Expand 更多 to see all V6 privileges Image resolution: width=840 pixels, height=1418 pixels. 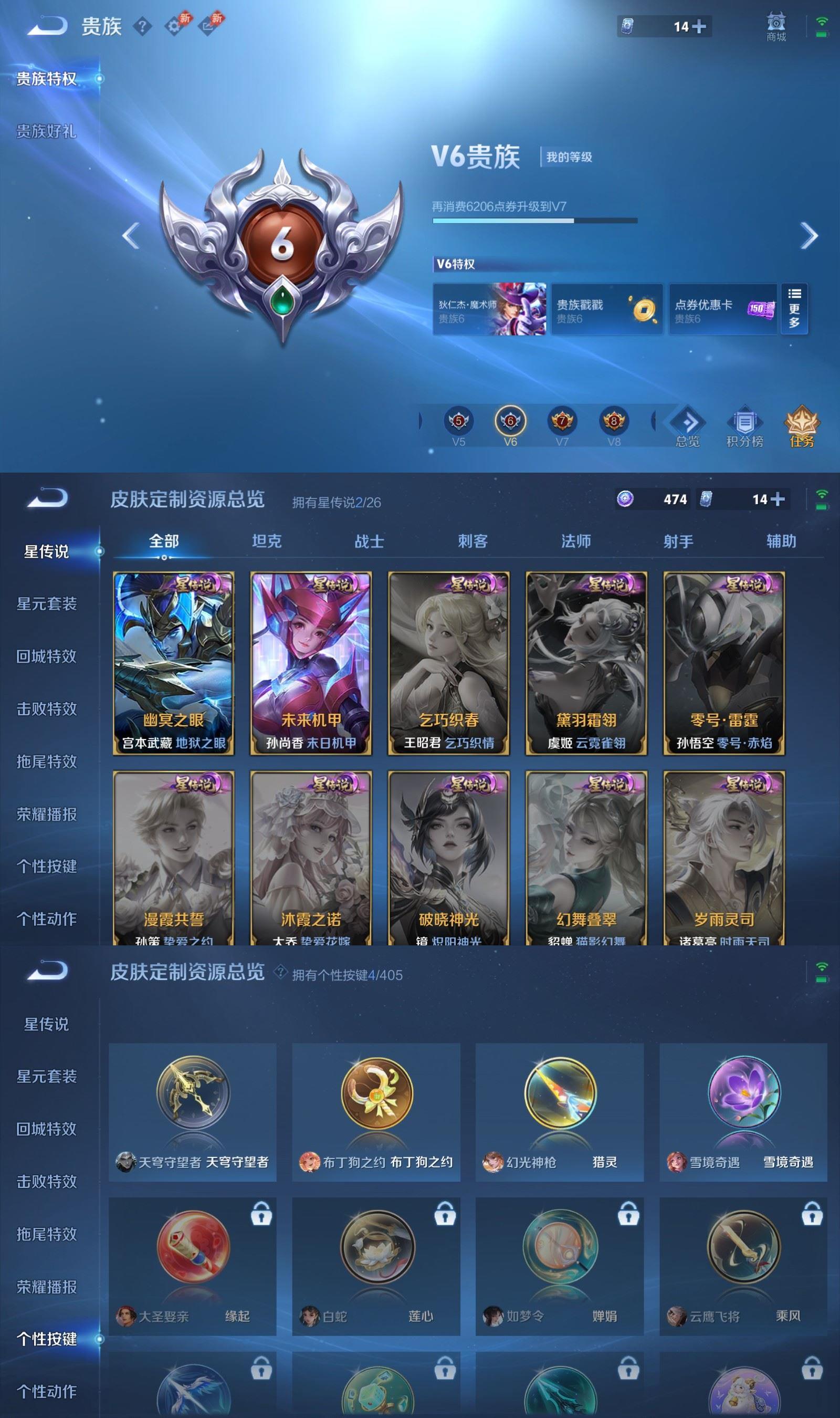(x=795, y=308)
